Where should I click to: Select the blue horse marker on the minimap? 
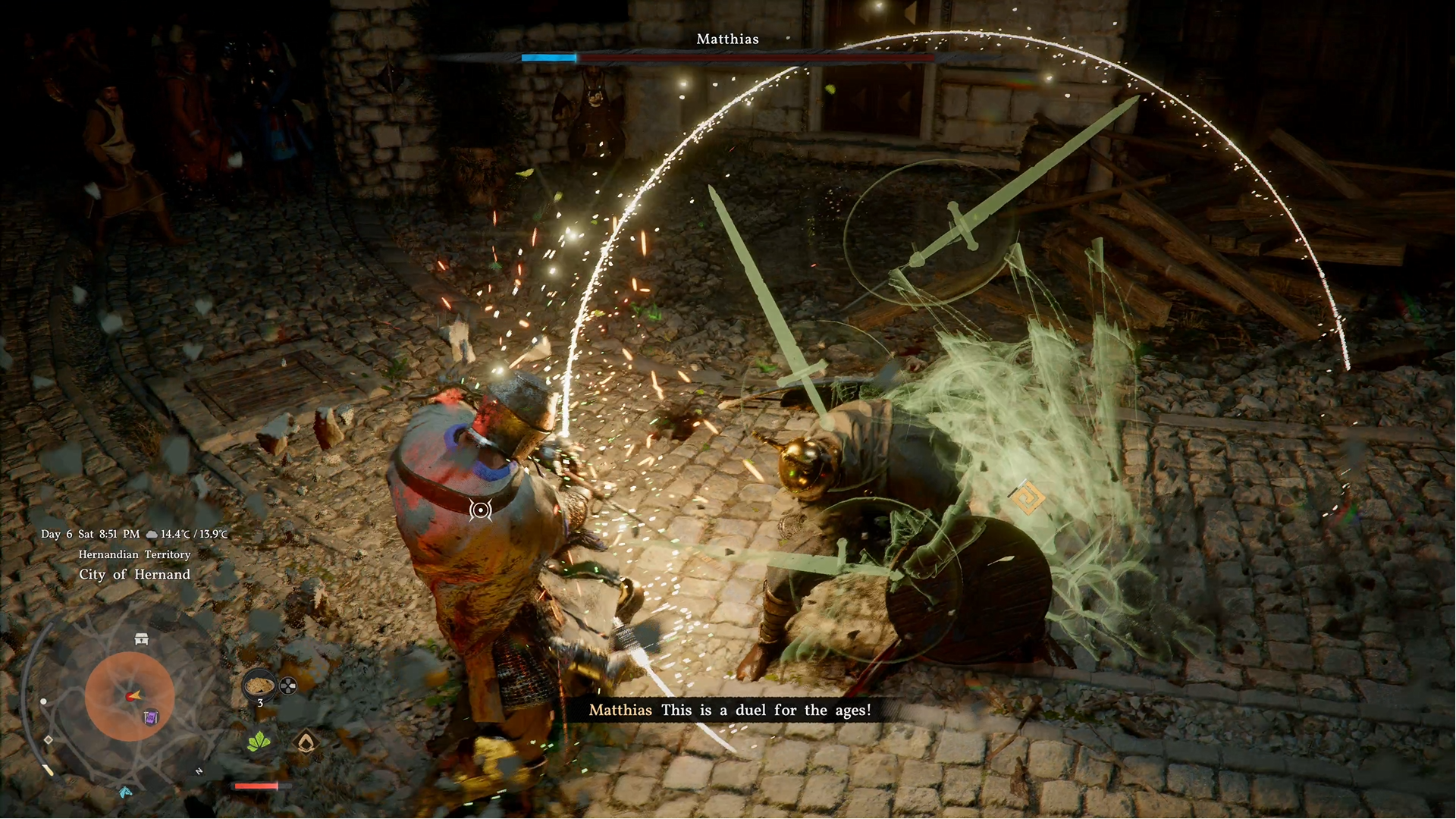(124, 792)
